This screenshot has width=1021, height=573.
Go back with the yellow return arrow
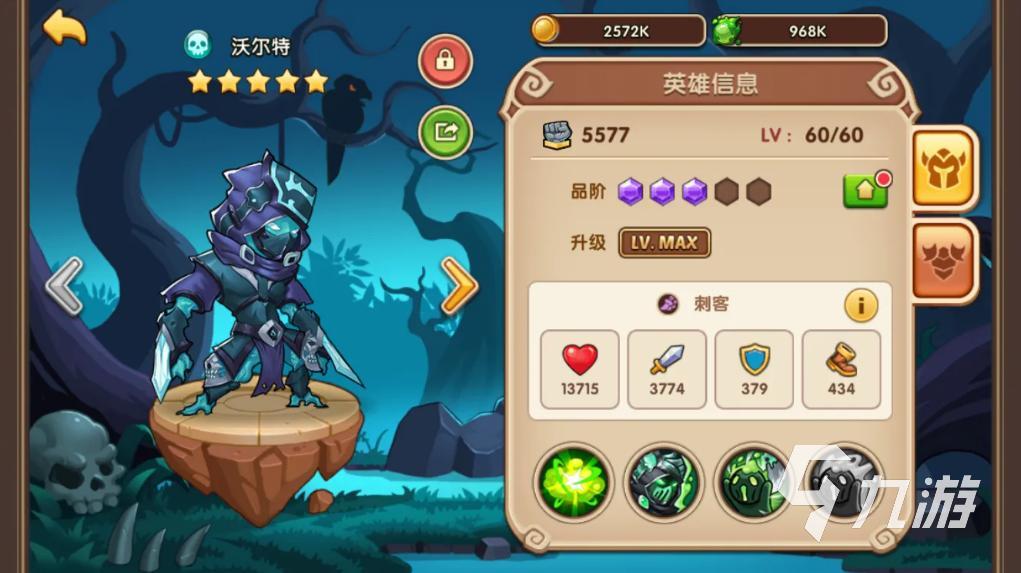pyautogui.click(x=64, y=27)
